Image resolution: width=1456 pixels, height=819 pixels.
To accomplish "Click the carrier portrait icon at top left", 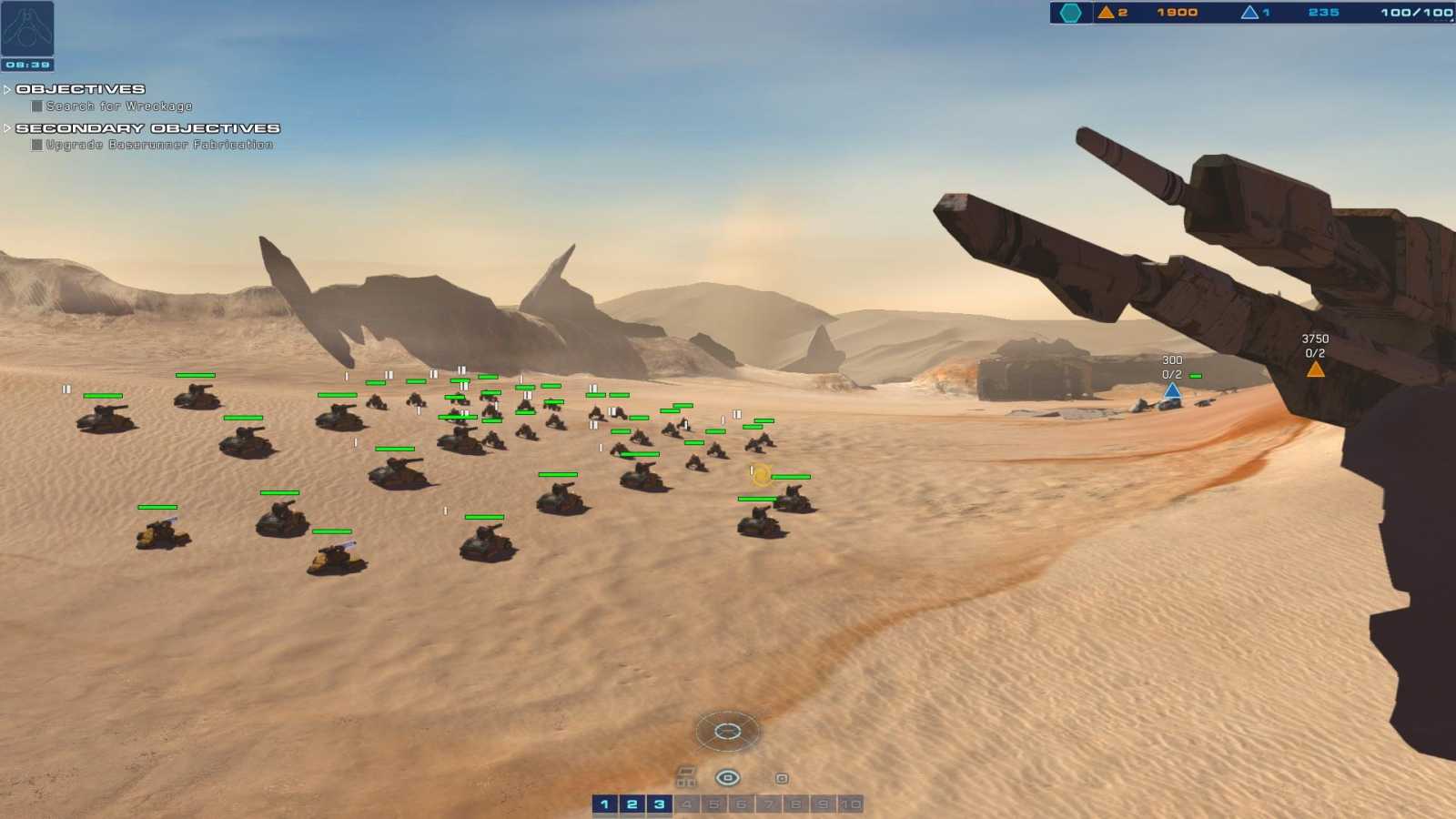I will tap(25, 29).
